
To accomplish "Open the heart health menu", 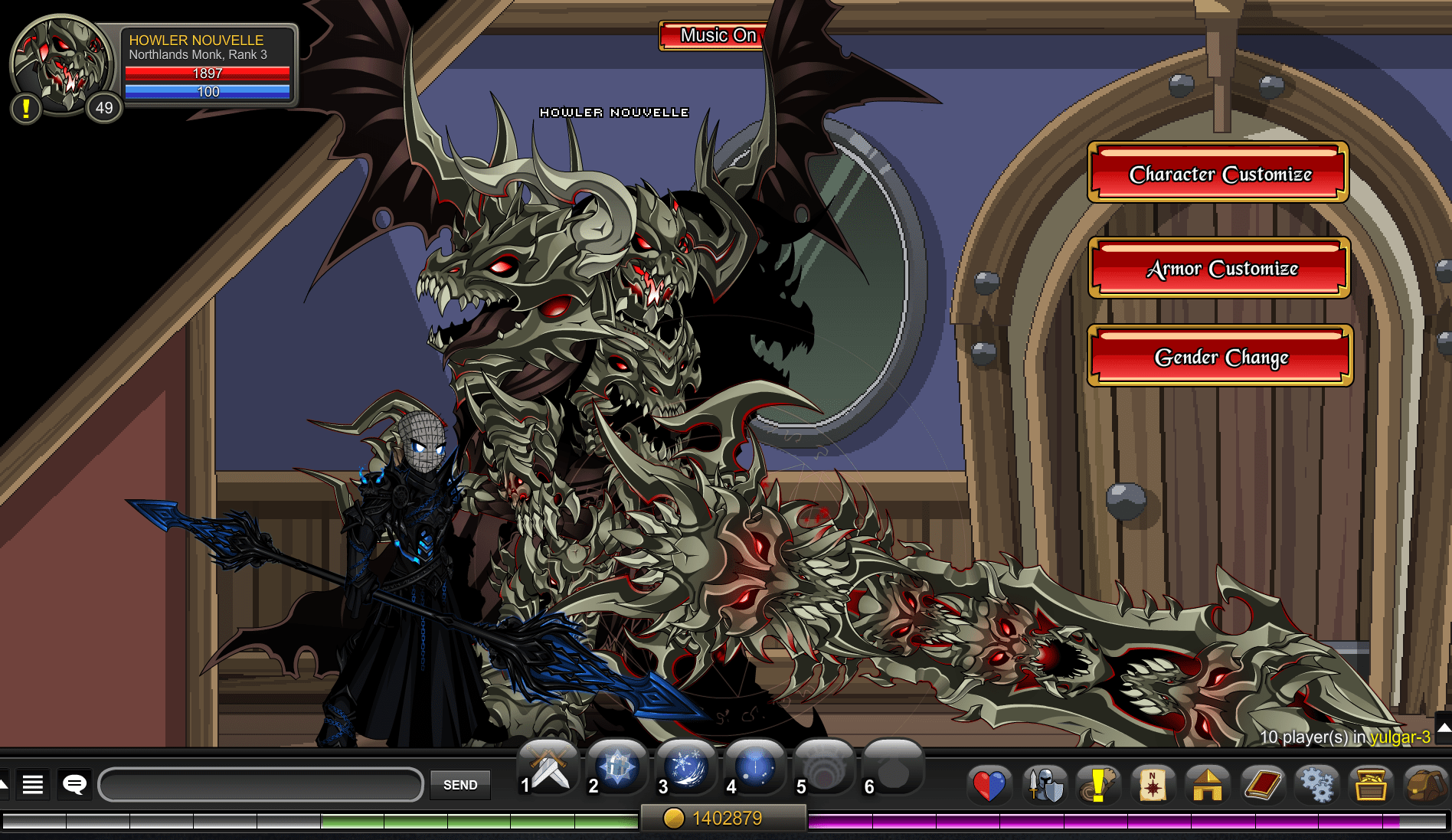I will point(989,785).
